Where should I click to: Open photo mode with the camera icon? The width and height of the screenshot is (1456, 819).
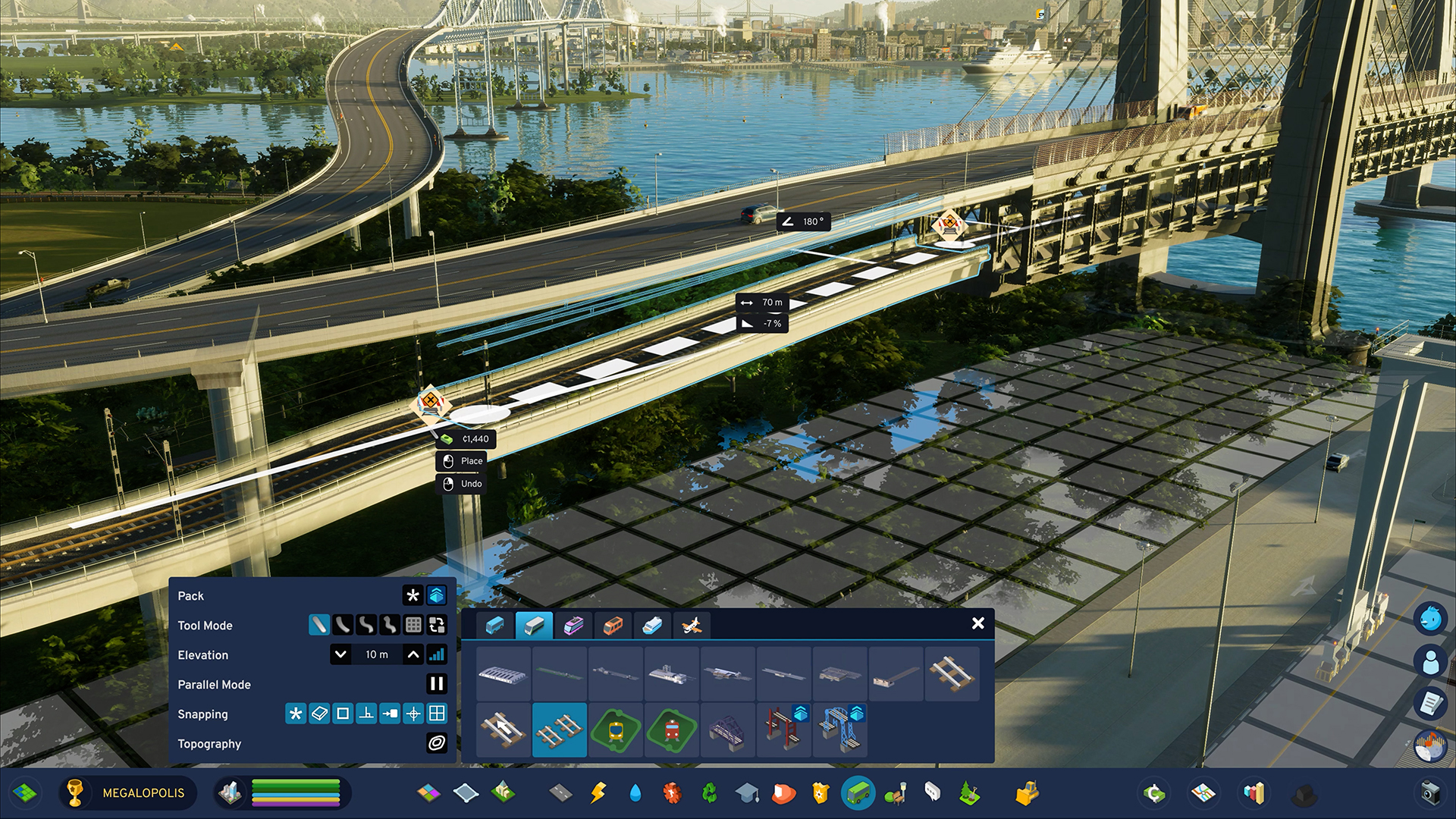pyautogui.click(x=1429, y=793)
